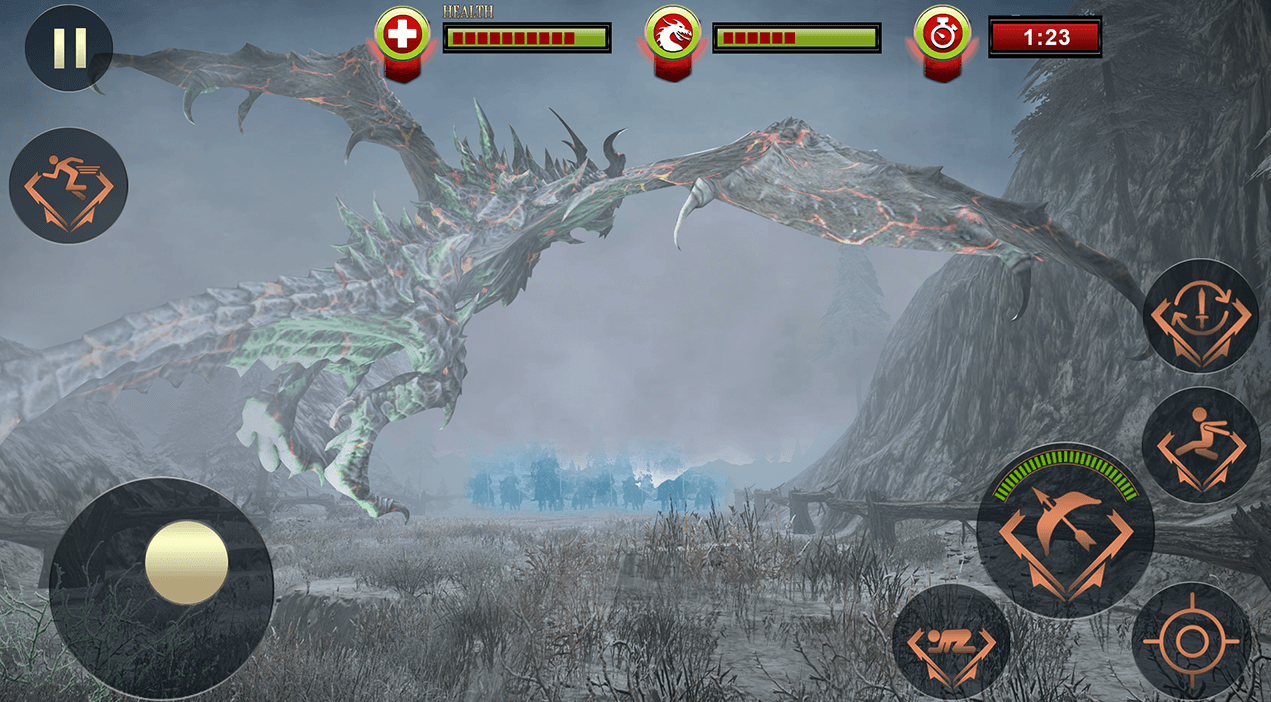The width and height of the screenshot is (1271, 702).
Task: Activate the sprint running-man button
Action: click(x=68, y=185)
